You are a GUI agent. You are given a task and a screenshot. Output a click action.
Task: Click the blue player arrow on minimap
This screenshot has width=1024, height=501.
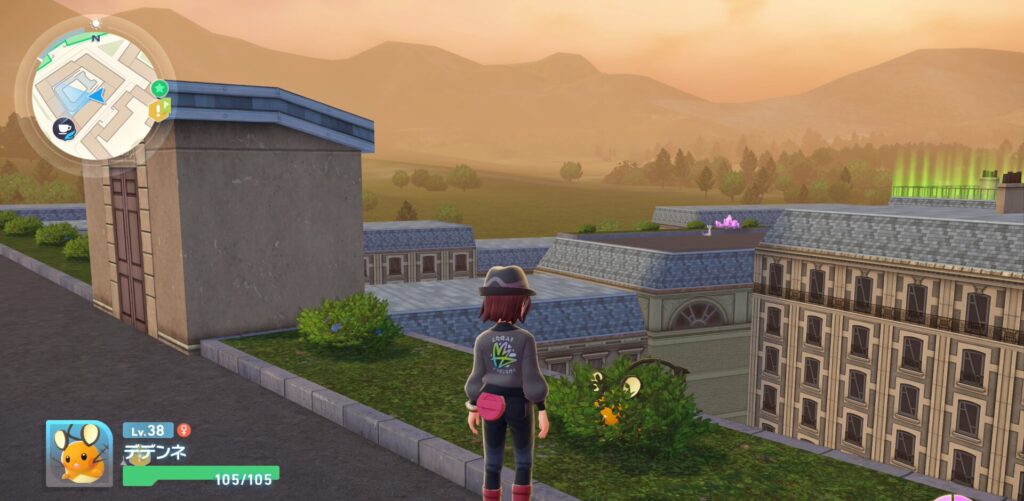[95, 95]
